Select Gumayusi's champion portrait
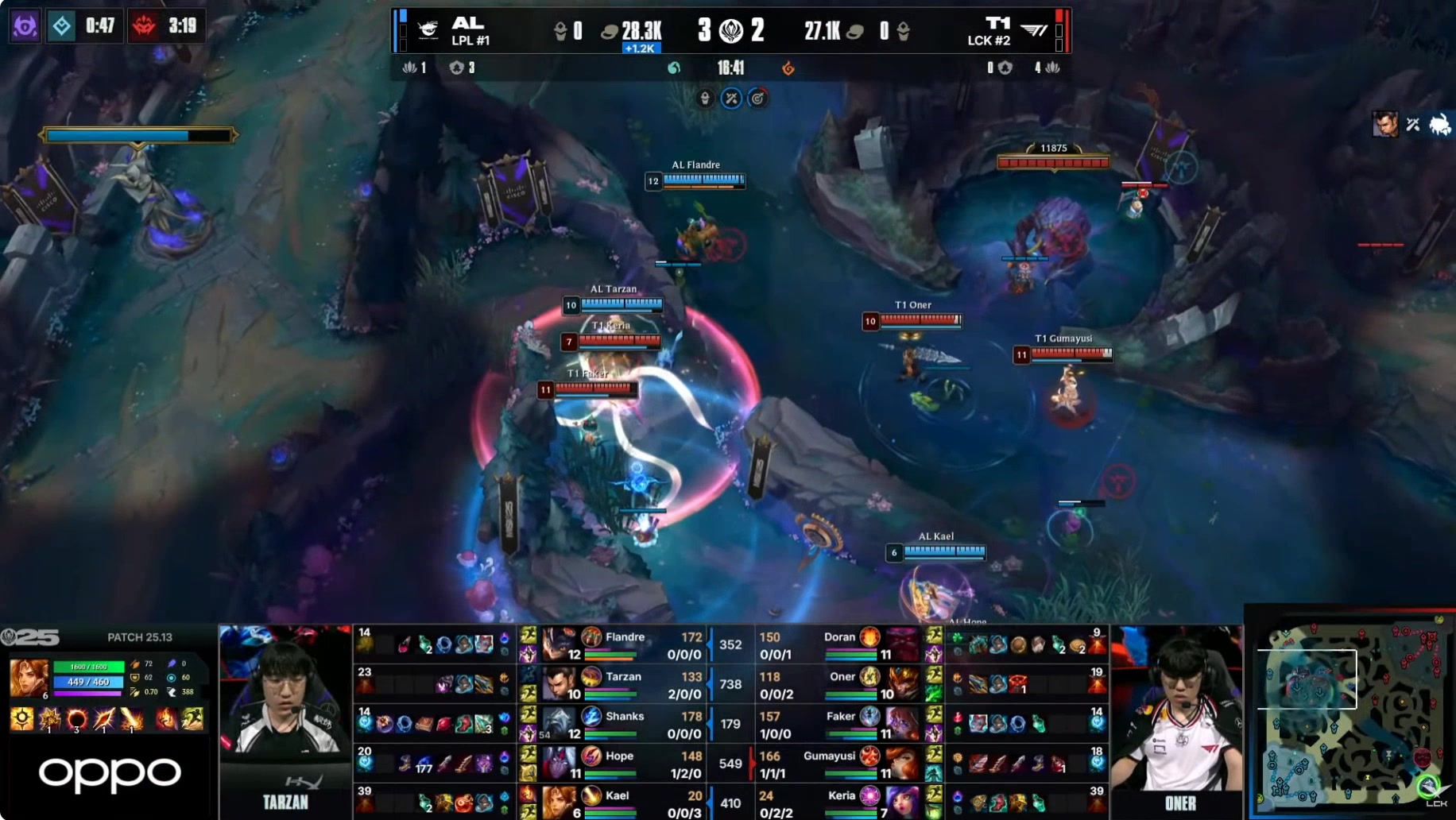This screenshot has height=820, width=1456. click(902, 763)
